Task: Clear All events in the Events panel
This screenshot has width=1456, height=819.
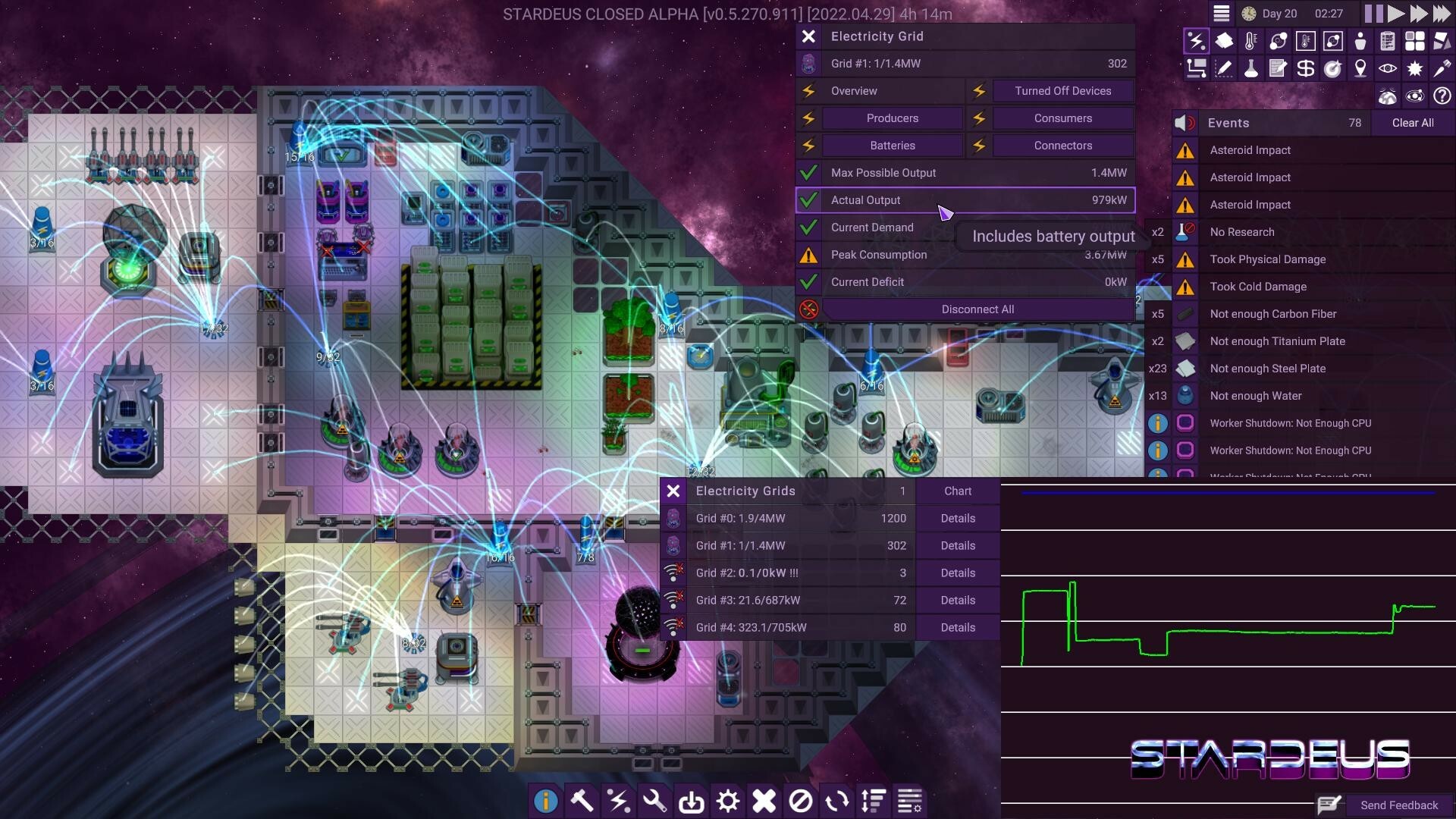Action: [x=1412, y=123]
